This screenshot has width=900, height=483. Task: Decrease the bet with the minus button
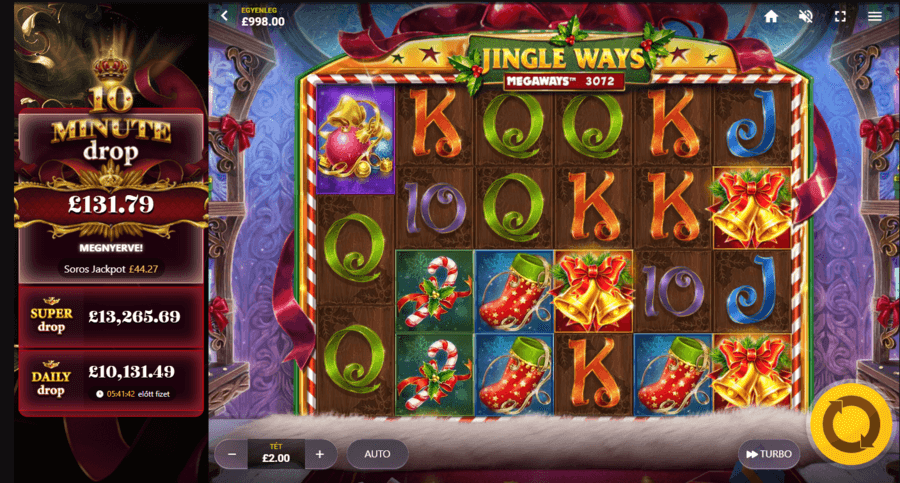pos(232,454)
